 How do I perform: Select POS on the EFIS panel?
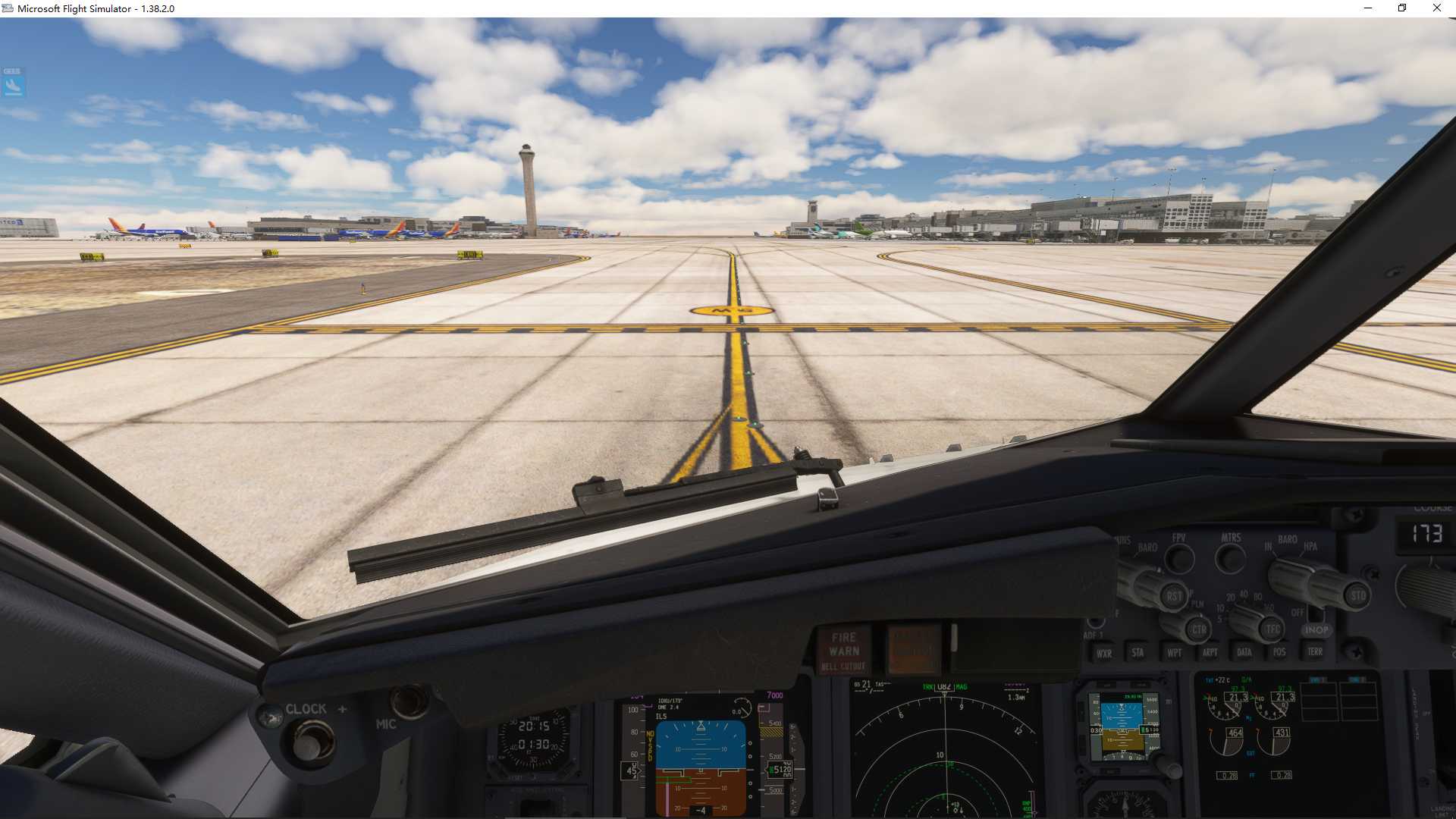(x=1279, y=652)
